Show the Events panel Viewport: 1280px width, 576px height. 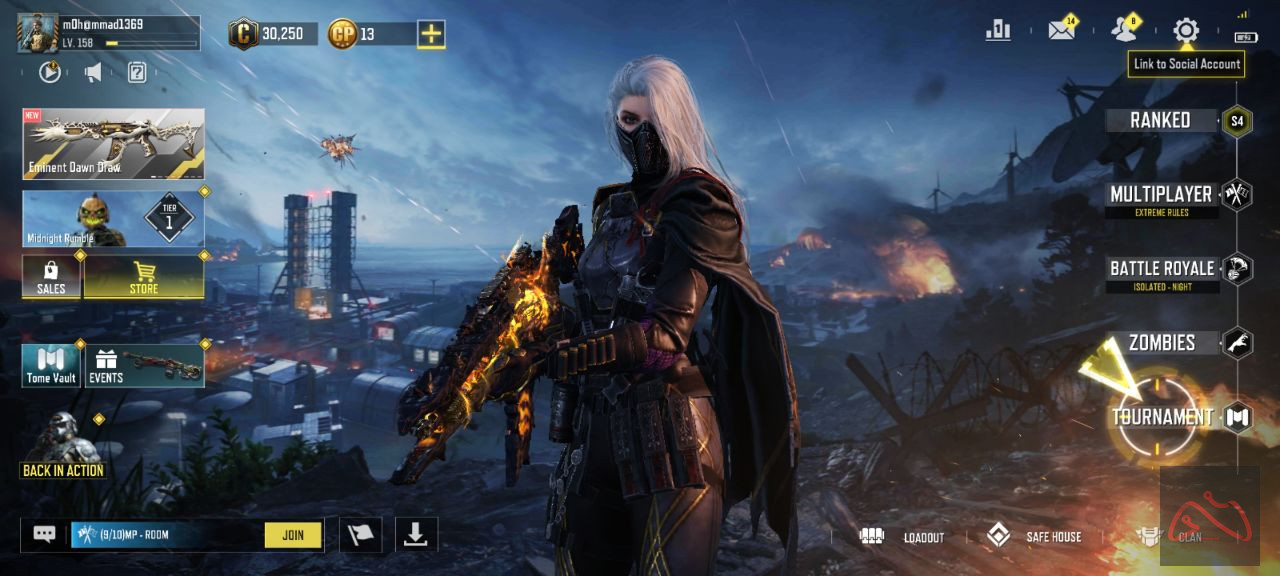145,366
